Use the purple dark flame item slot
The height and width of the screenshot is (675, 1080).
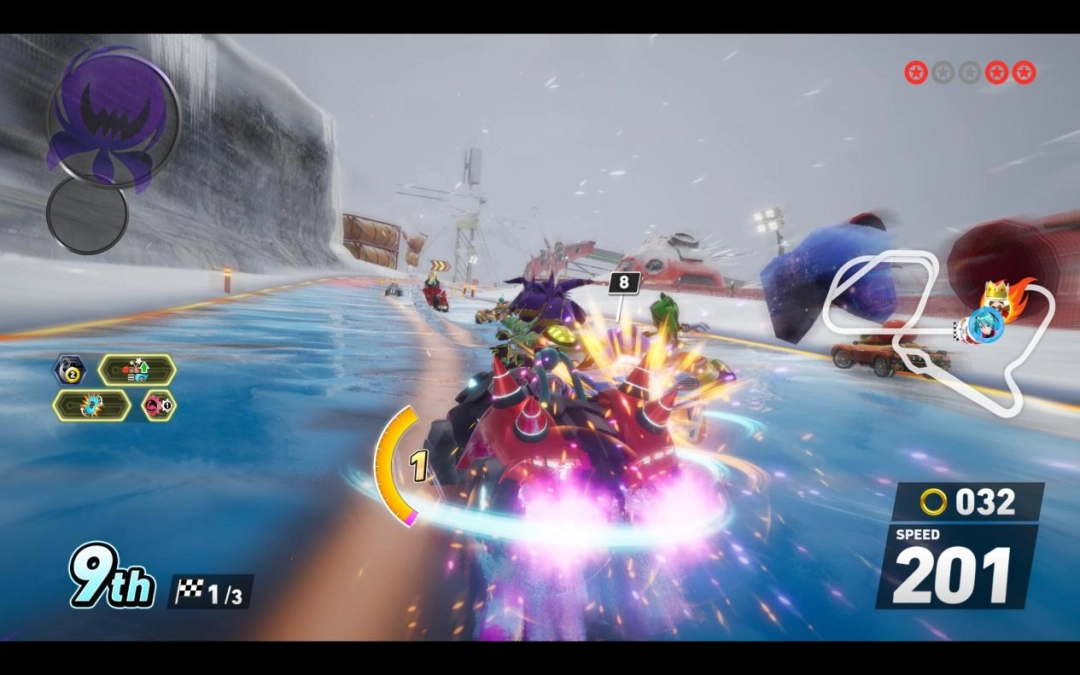pos(112,117)
